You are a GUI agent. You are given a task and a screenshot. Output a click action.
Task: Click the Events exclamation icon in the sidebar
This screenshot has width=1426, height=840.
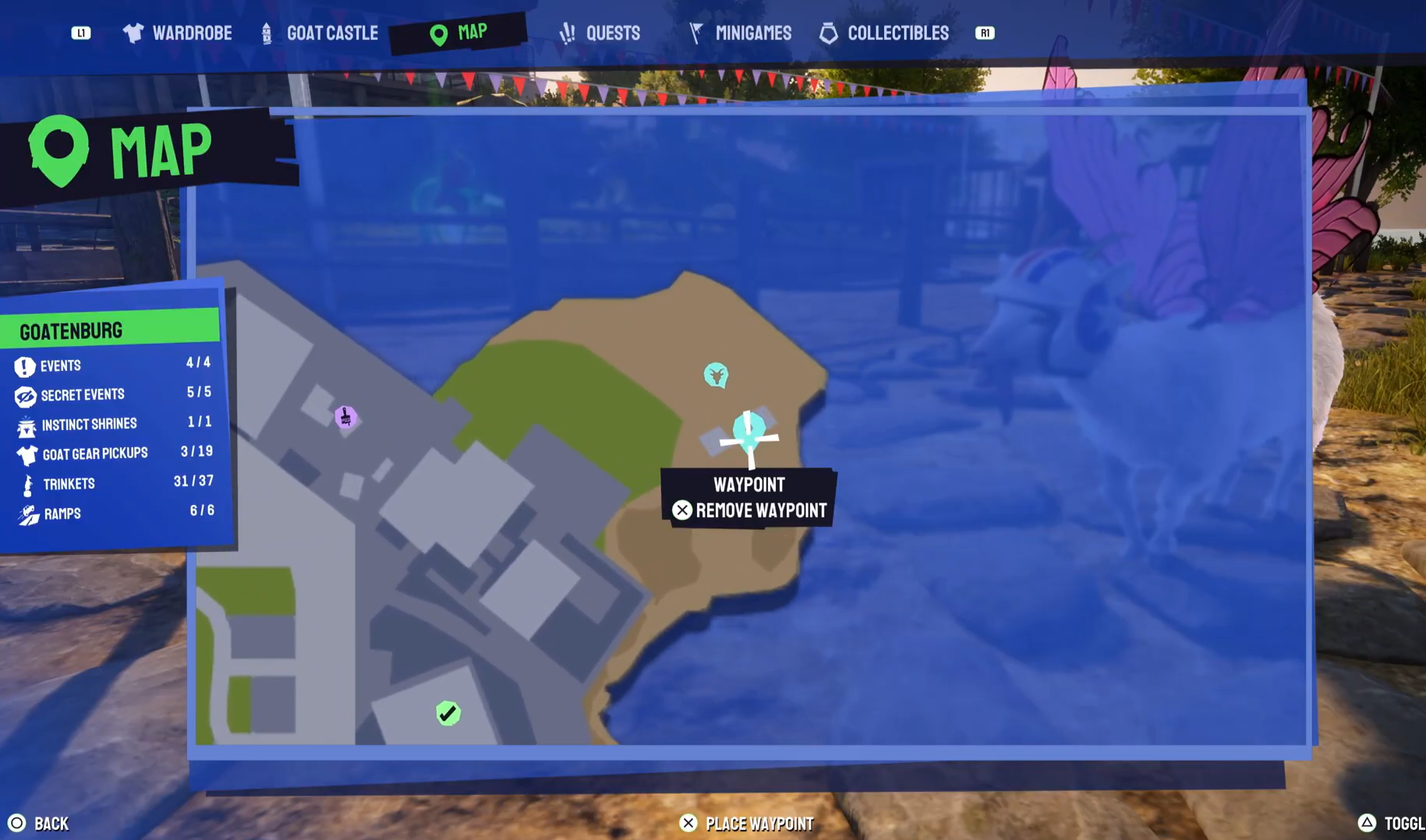tap(25, 365)
